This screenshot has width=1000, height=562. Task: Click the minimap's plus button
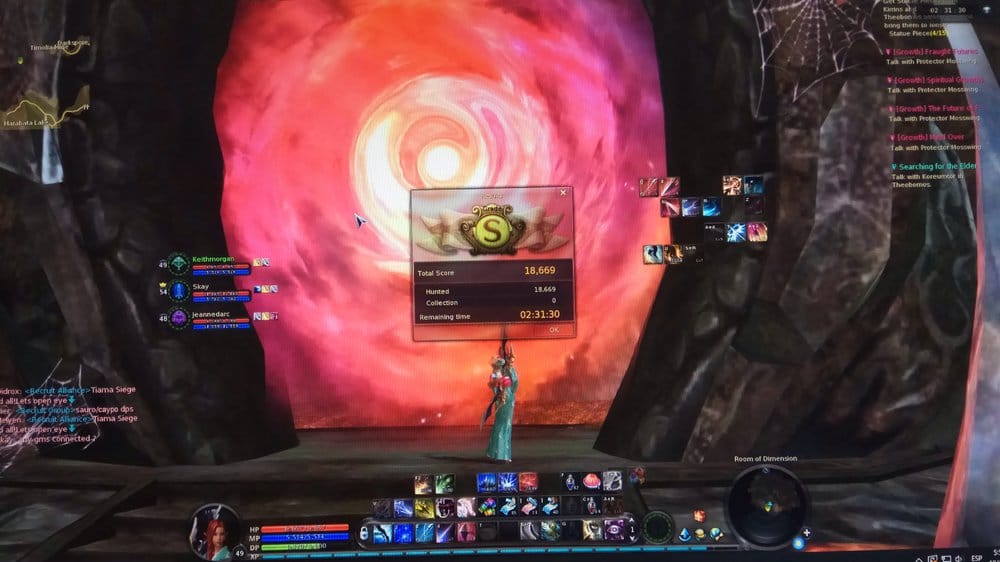tap(806, 532)
